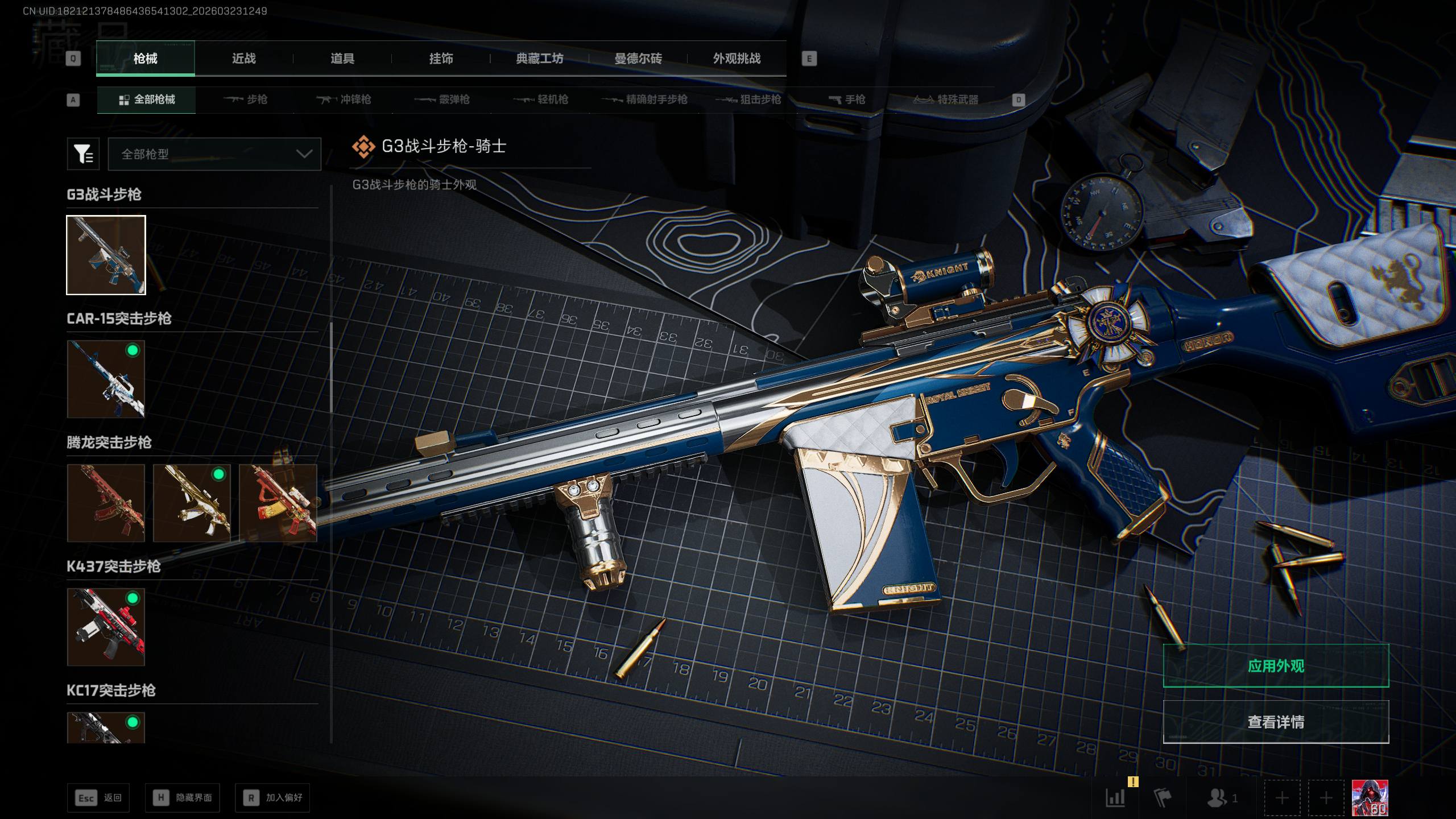
Task: Apply skin with 应用外观 button
Action: coord(1276,666)
